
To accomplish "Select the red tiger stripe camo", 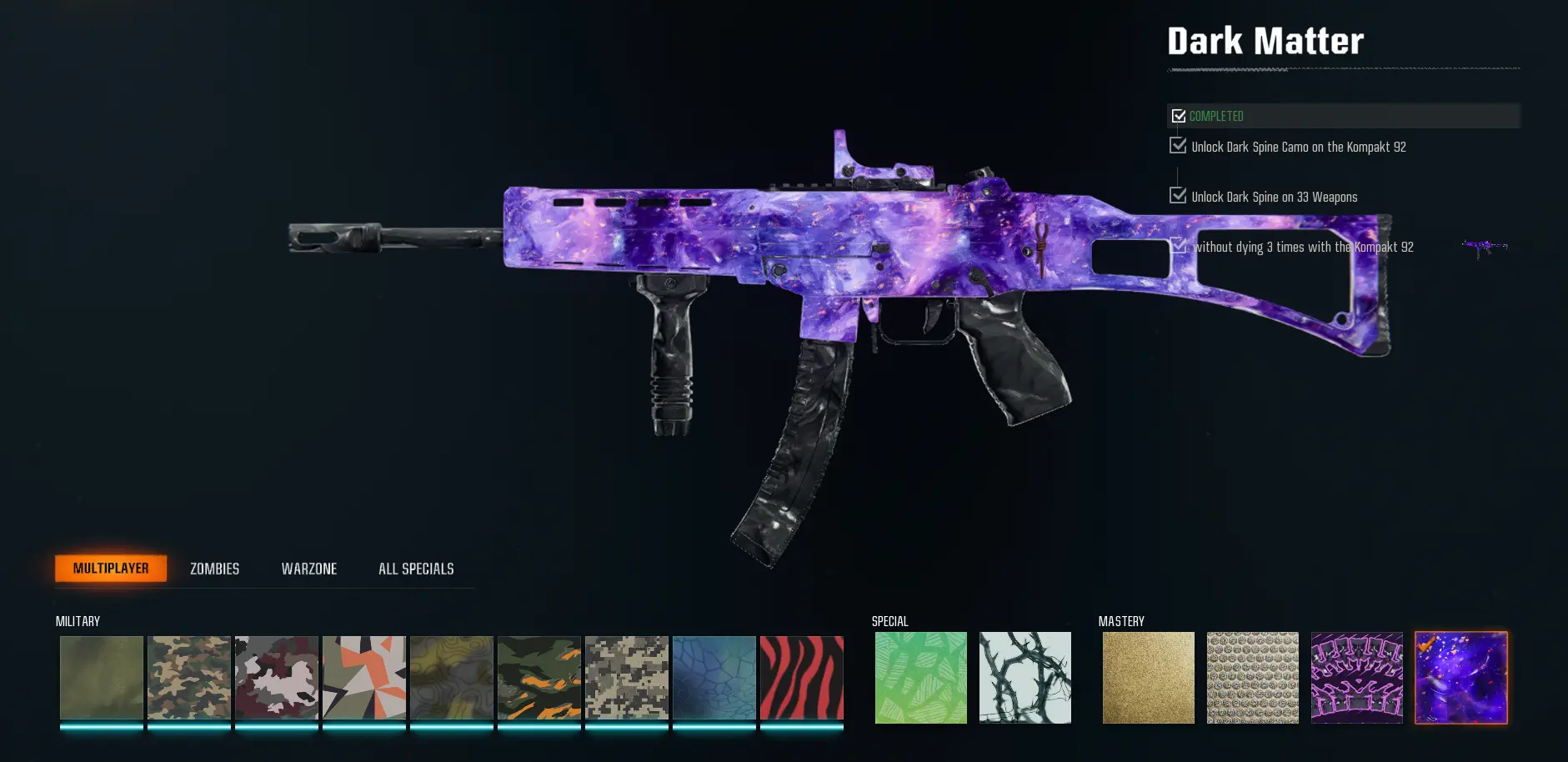I will click(x=801, y=677).
